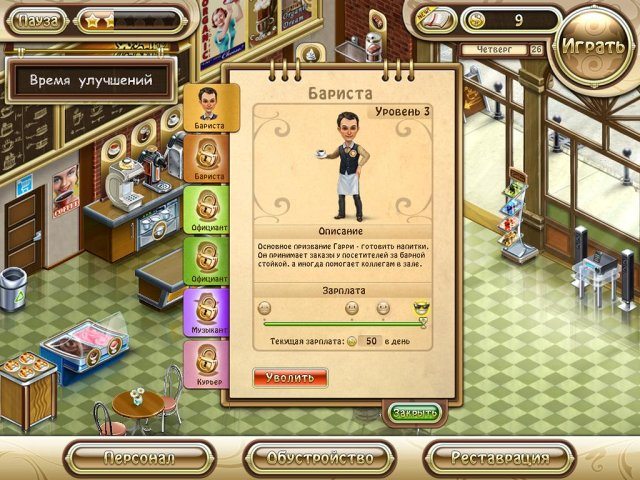Select the Бариста tab with the portrait
Screen dimensions: 640x480
click(210, 107)
